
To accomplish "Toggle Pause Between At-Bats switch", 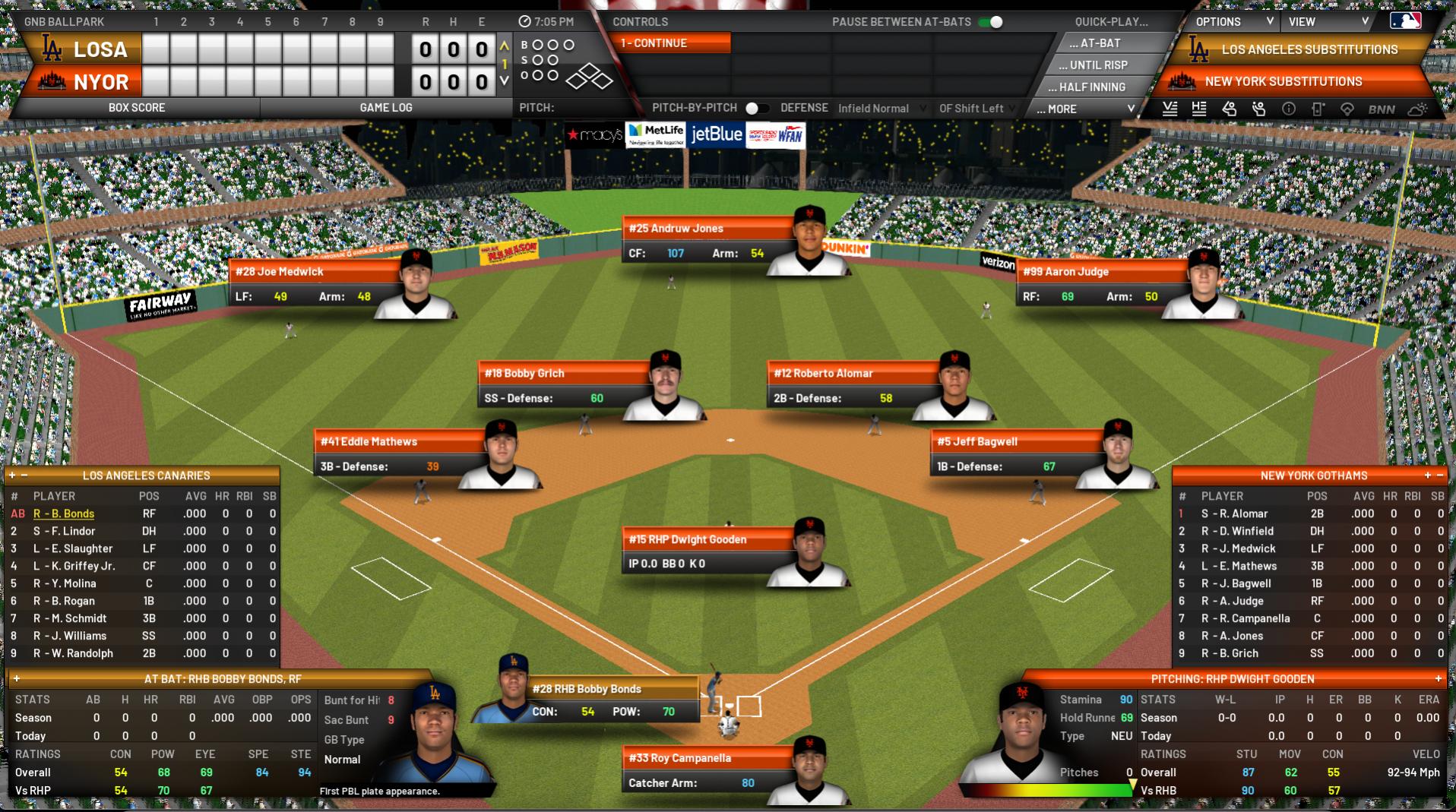I will pos(991,22).
